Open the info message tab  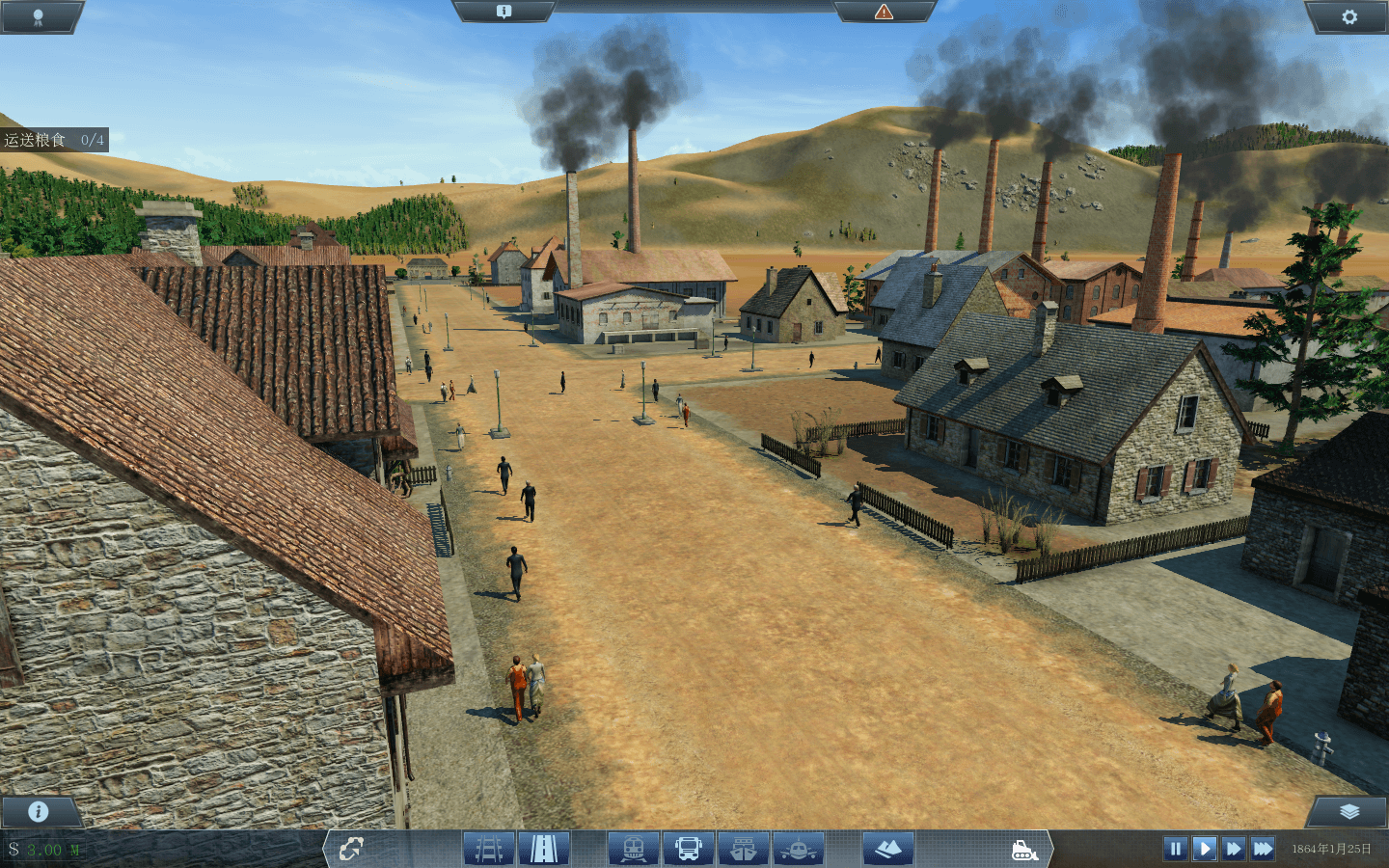(504, 12)
